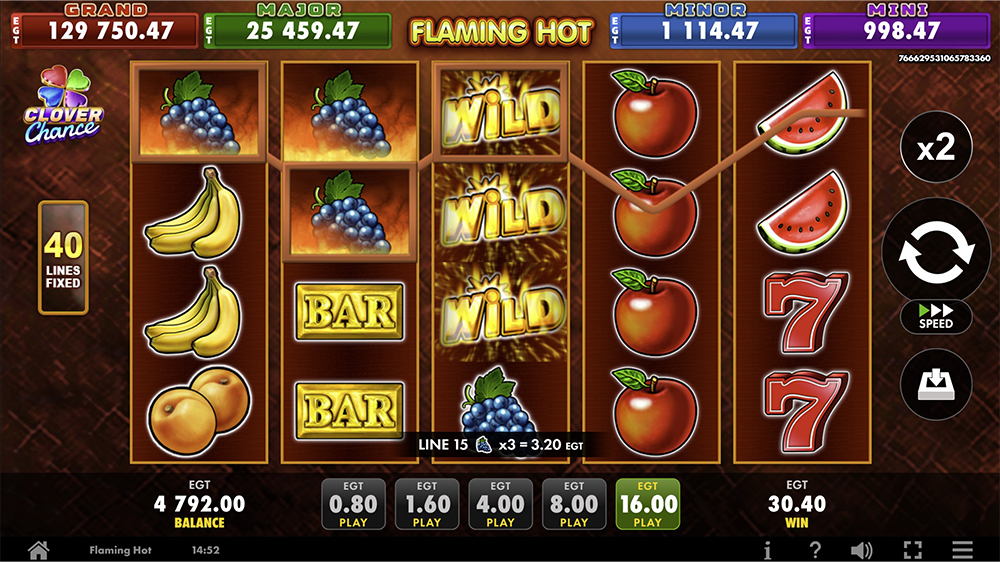Open the info paytable icon

click(768, 550)
